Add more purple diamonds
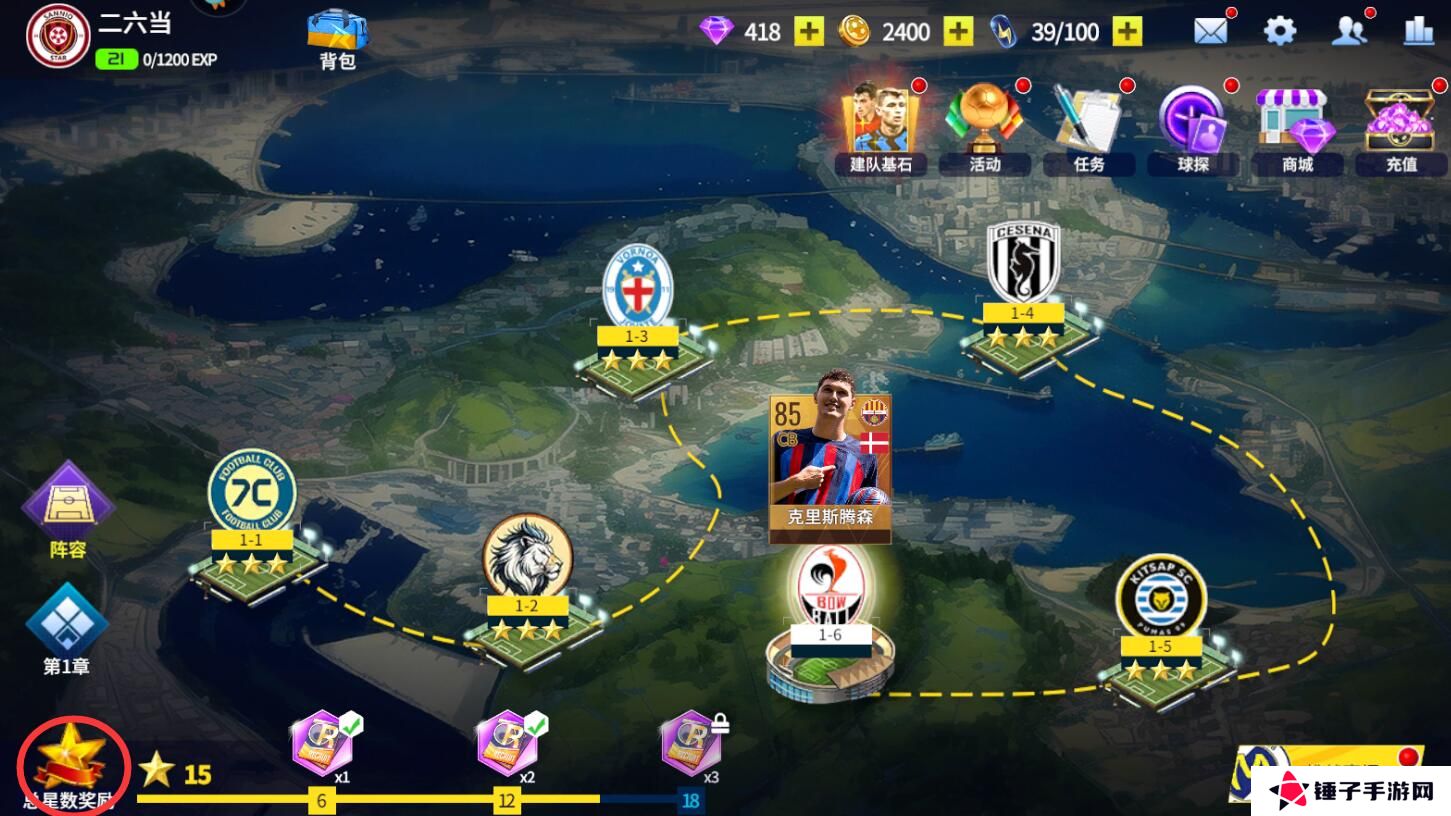Image resolution: width=1451 pixels, height=816 pixels. (809, 32)
